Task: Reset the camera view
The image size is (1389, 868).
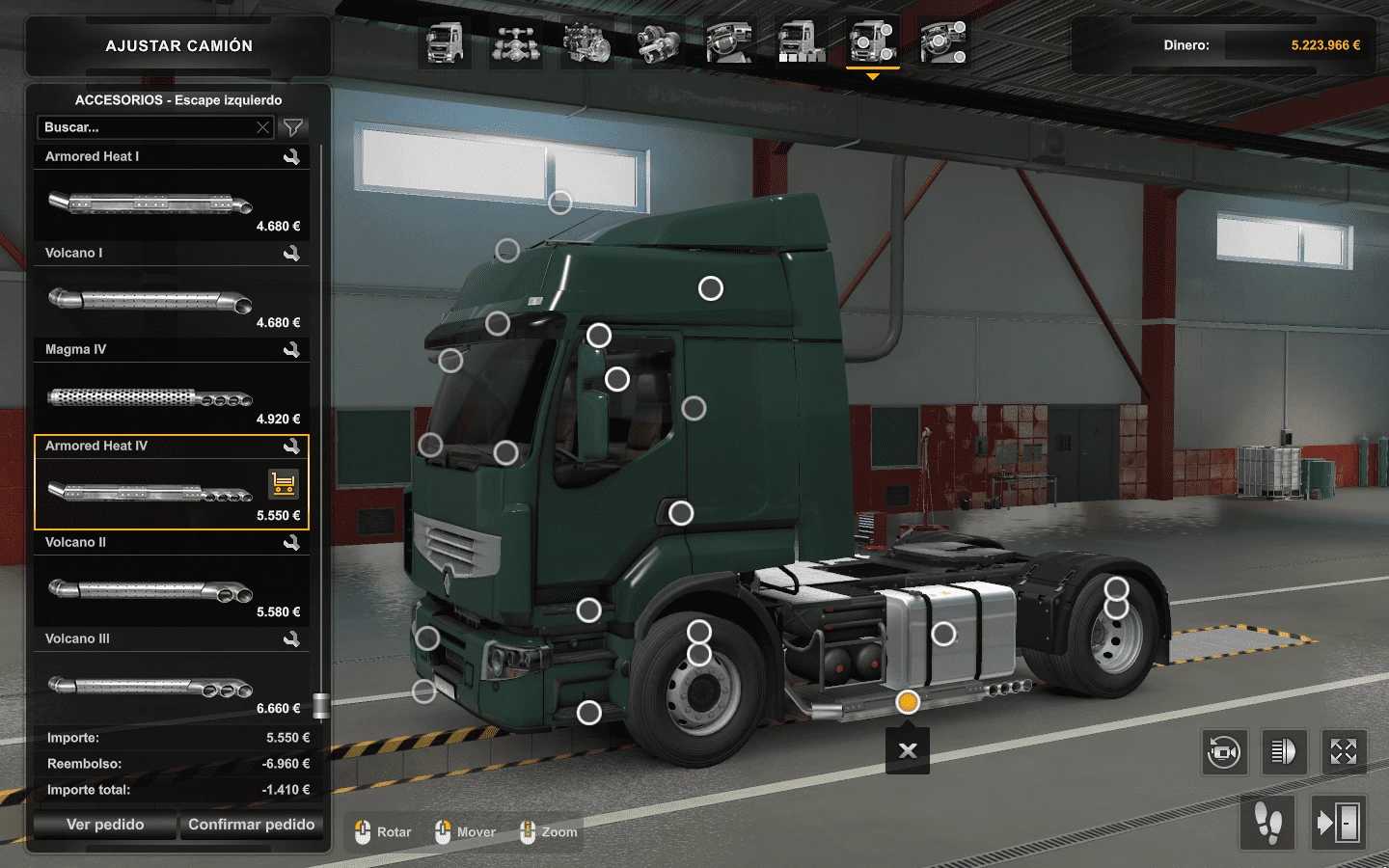Action: 1224,751
